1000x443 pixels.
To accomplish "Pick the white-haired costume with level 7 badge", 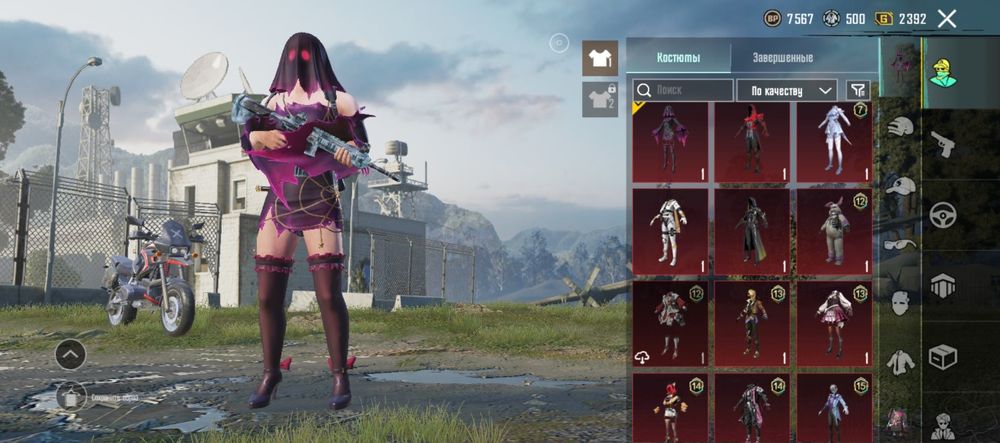I will tap(834, 142).
